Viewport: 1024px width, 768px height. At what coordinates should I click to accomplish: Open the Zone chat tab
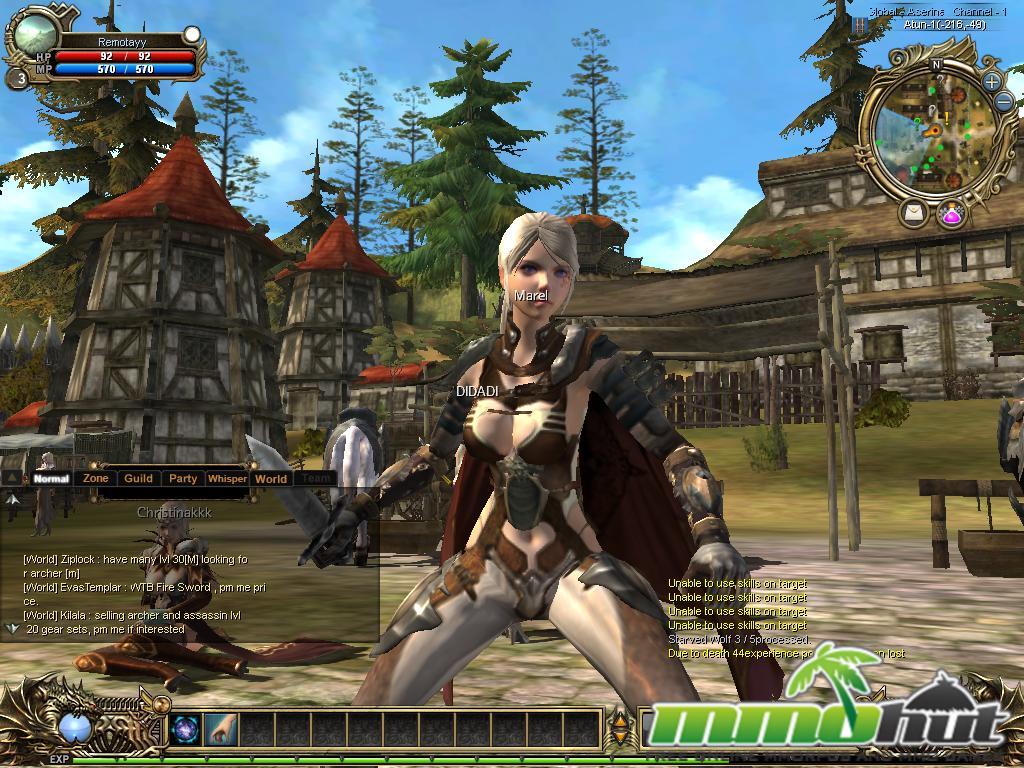point(96,479)
